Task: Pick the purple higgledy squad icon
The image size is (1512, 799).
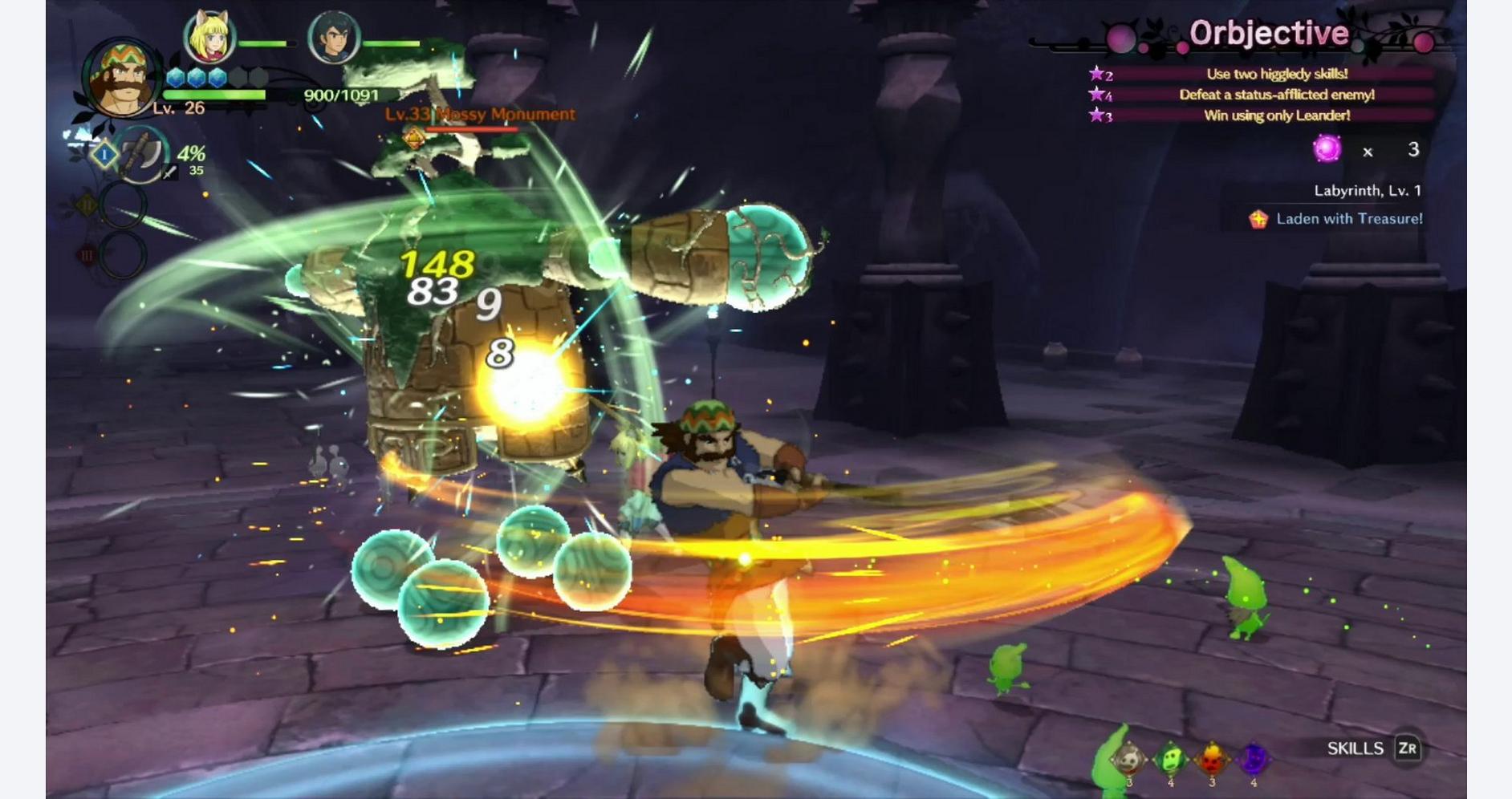Action: point(1254,759)
